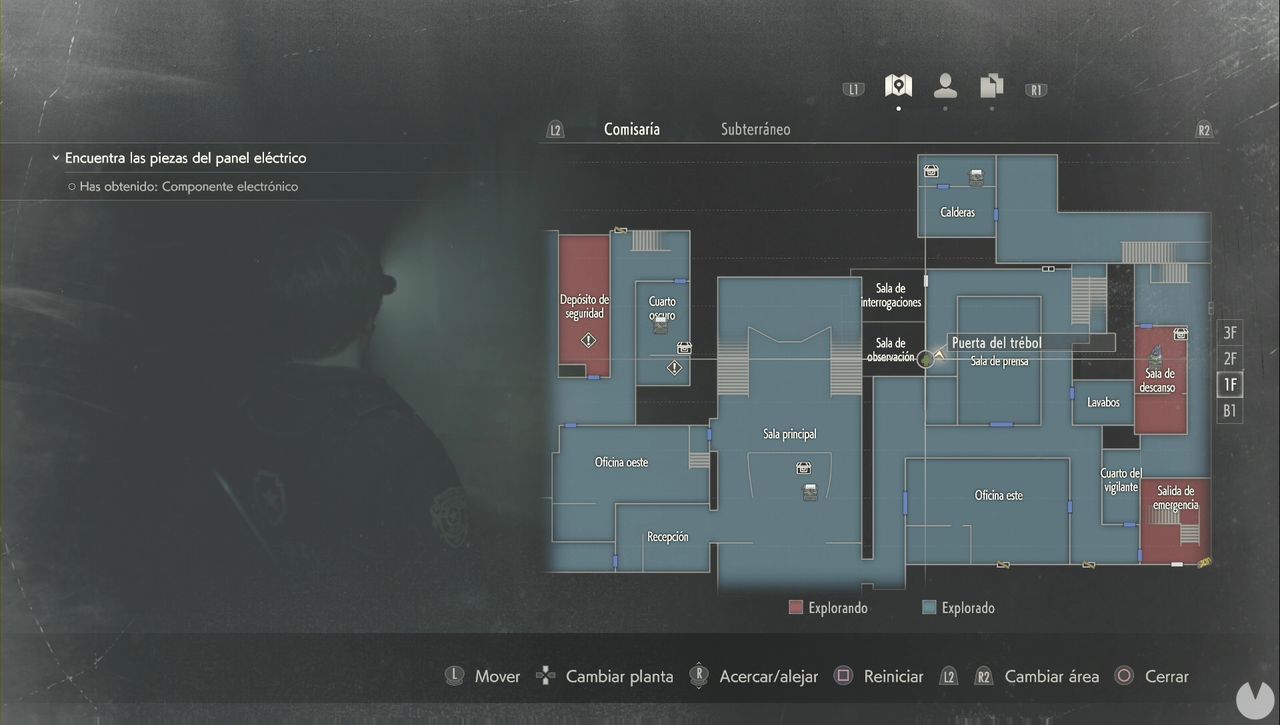This screenshot has width=1280, height=725.
Task: Click the item box icon in Sala principal
Action: (x=803, y=467)
